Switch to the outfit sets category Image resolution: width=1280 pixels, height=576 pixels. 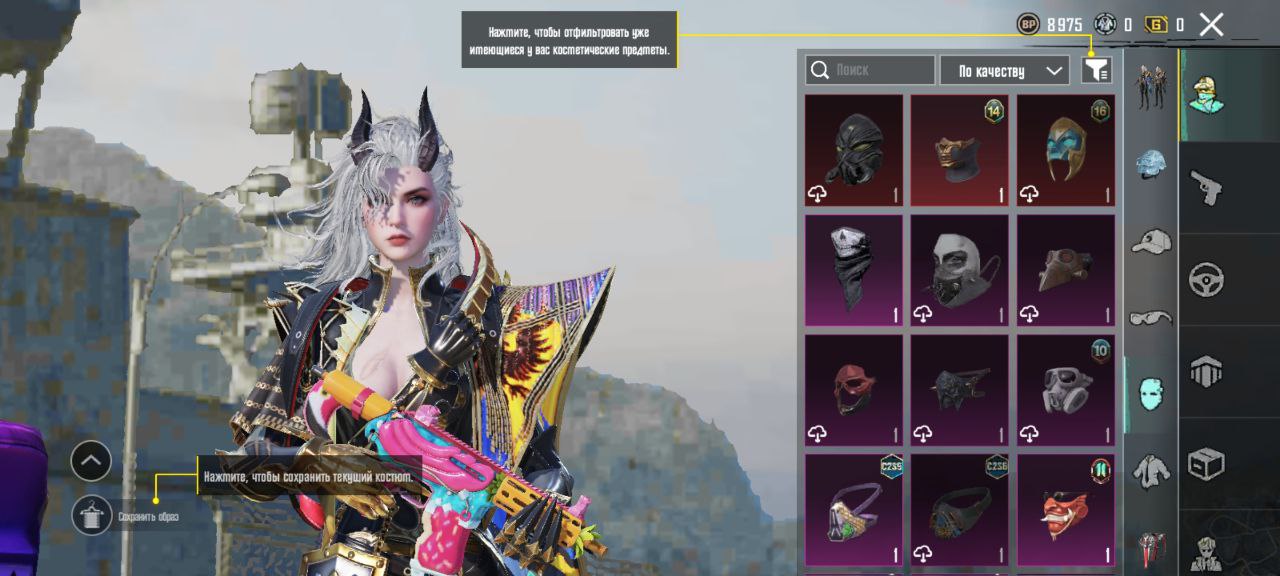(1151, 87)
